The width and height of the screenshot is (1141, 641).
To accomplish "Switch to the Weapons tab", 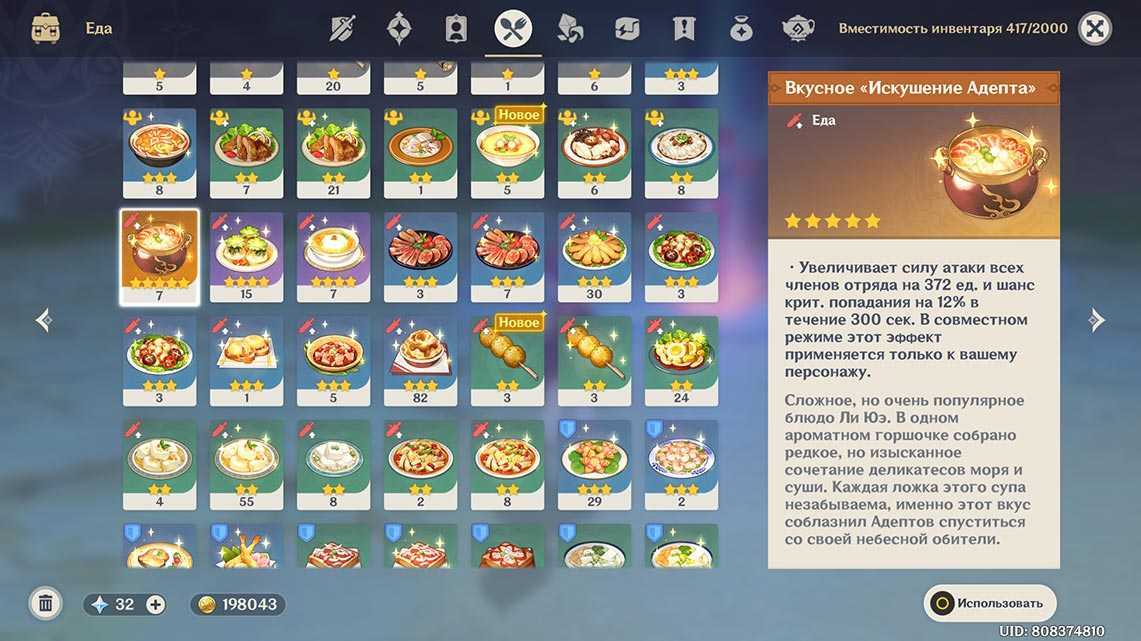I will coord(342,29).
